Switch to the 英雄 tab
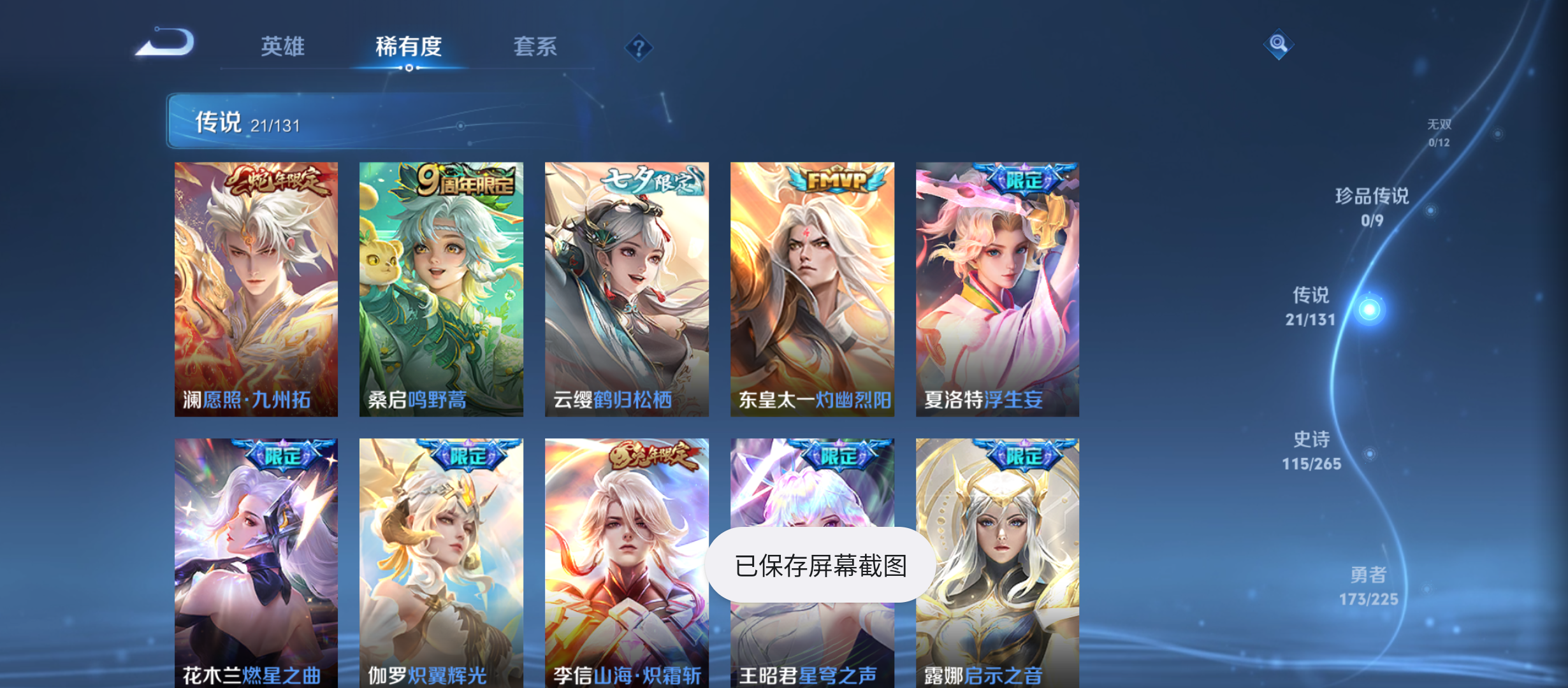The image size is (1568, 688). (x=282, y=47)
